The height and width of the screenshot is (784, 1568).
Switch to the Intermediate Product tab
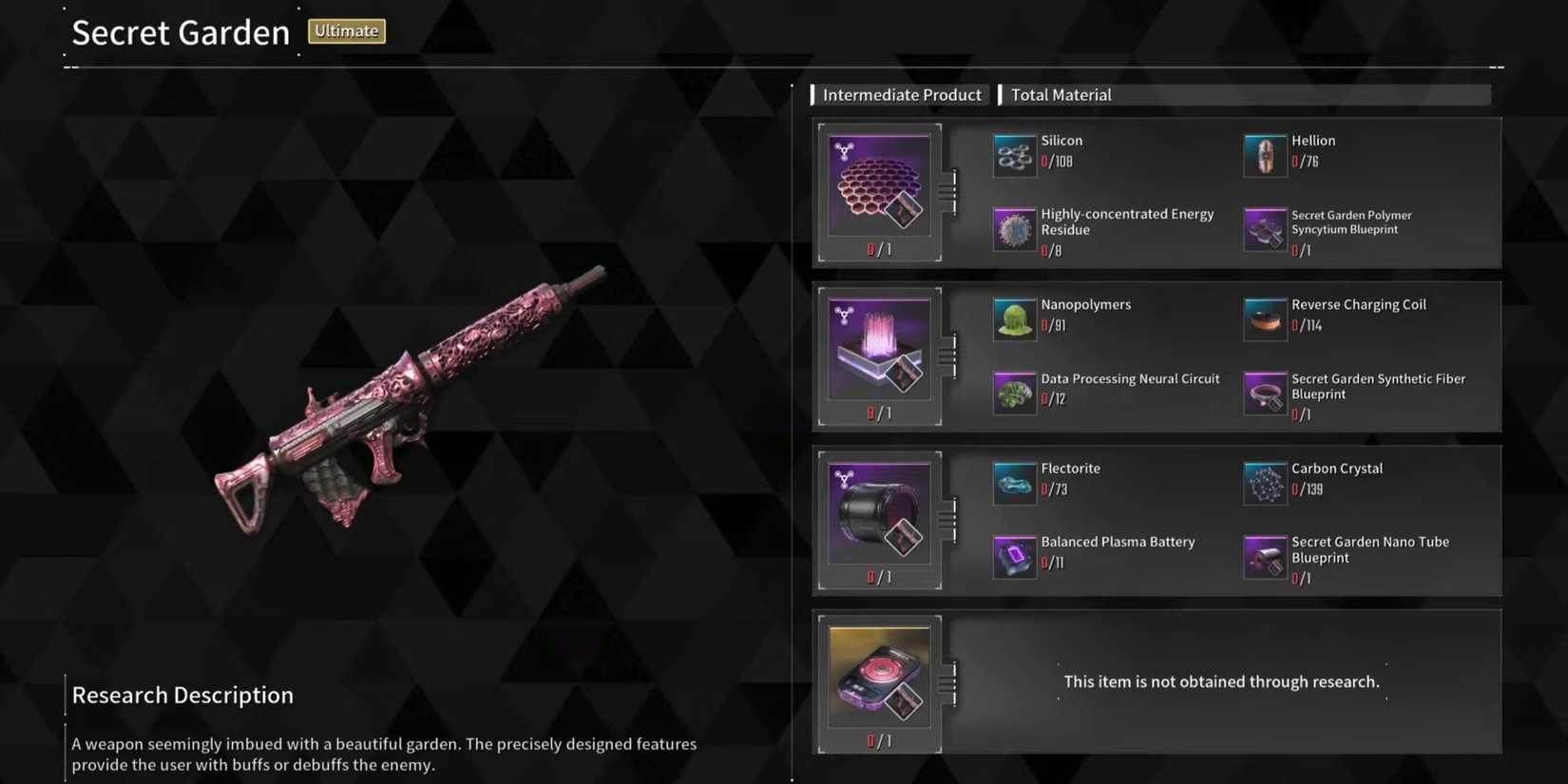pyautogui.click(x=901, y=94)
